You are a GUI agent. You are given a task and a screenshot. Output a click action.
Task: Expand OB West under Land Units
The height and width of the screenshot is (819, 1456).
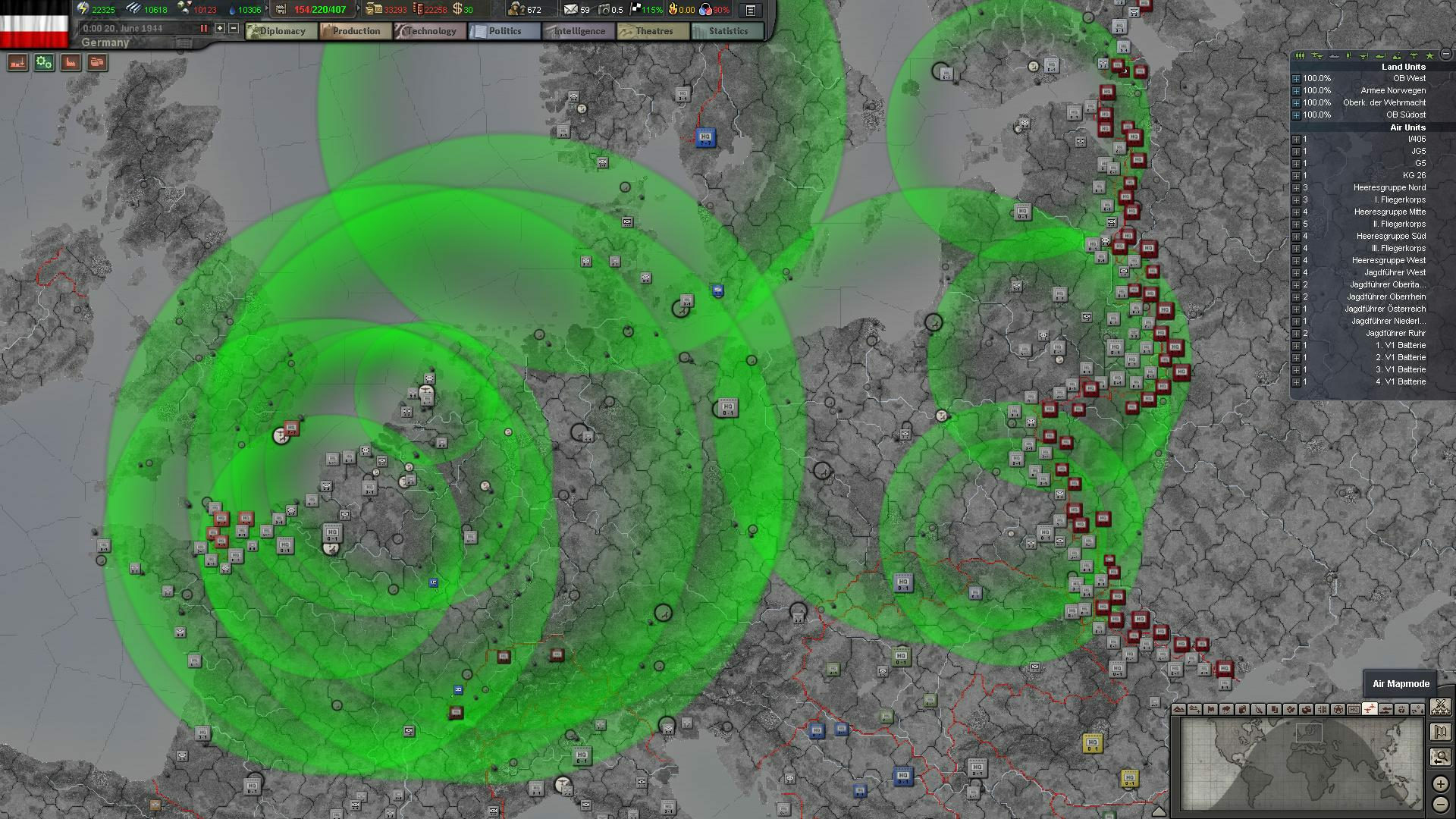(1297, 78)
